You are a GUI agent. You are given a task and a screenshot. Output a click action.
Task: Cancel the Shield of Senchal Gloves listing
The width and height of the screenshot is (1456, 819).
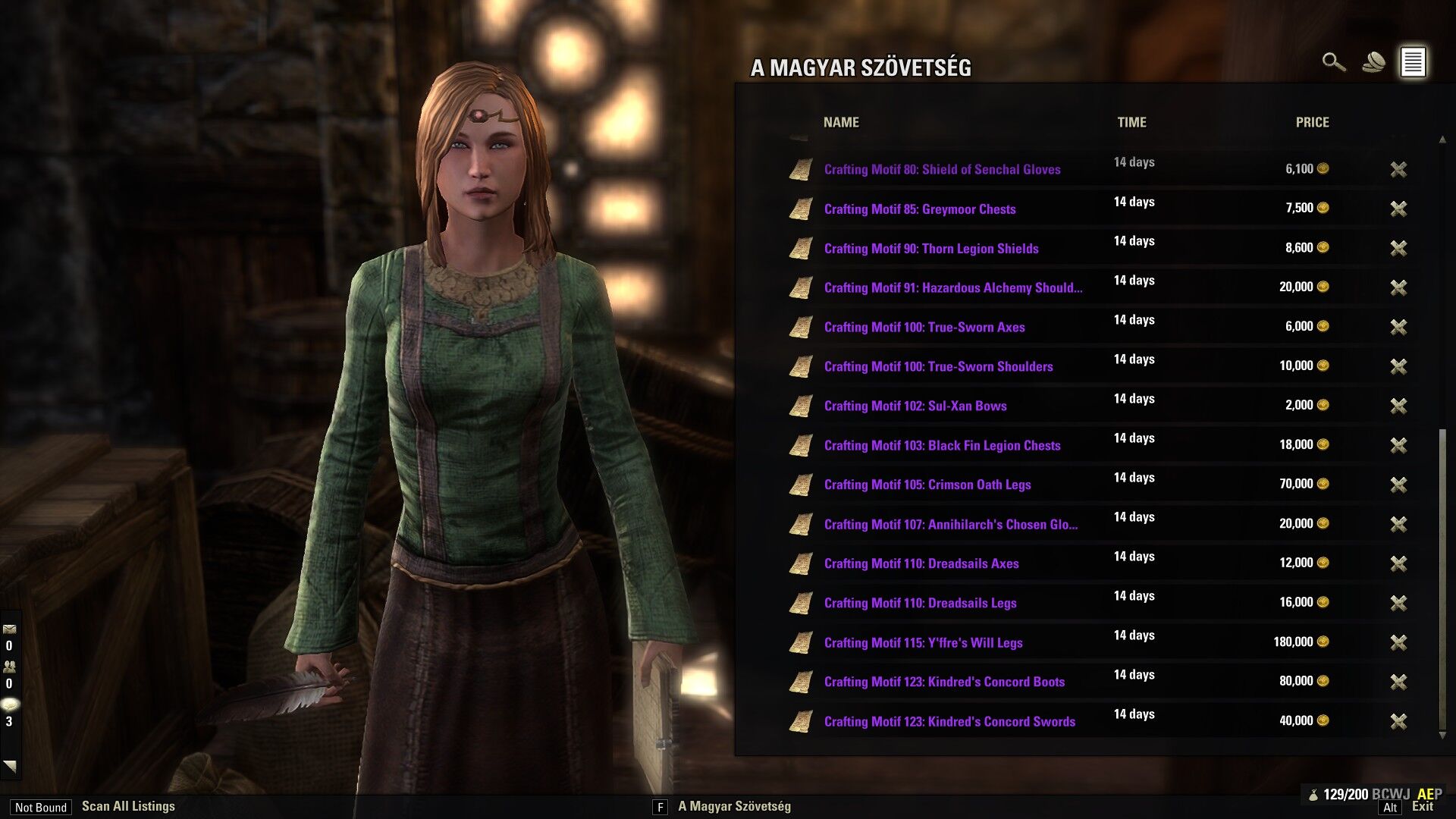tap(1398, 169)
